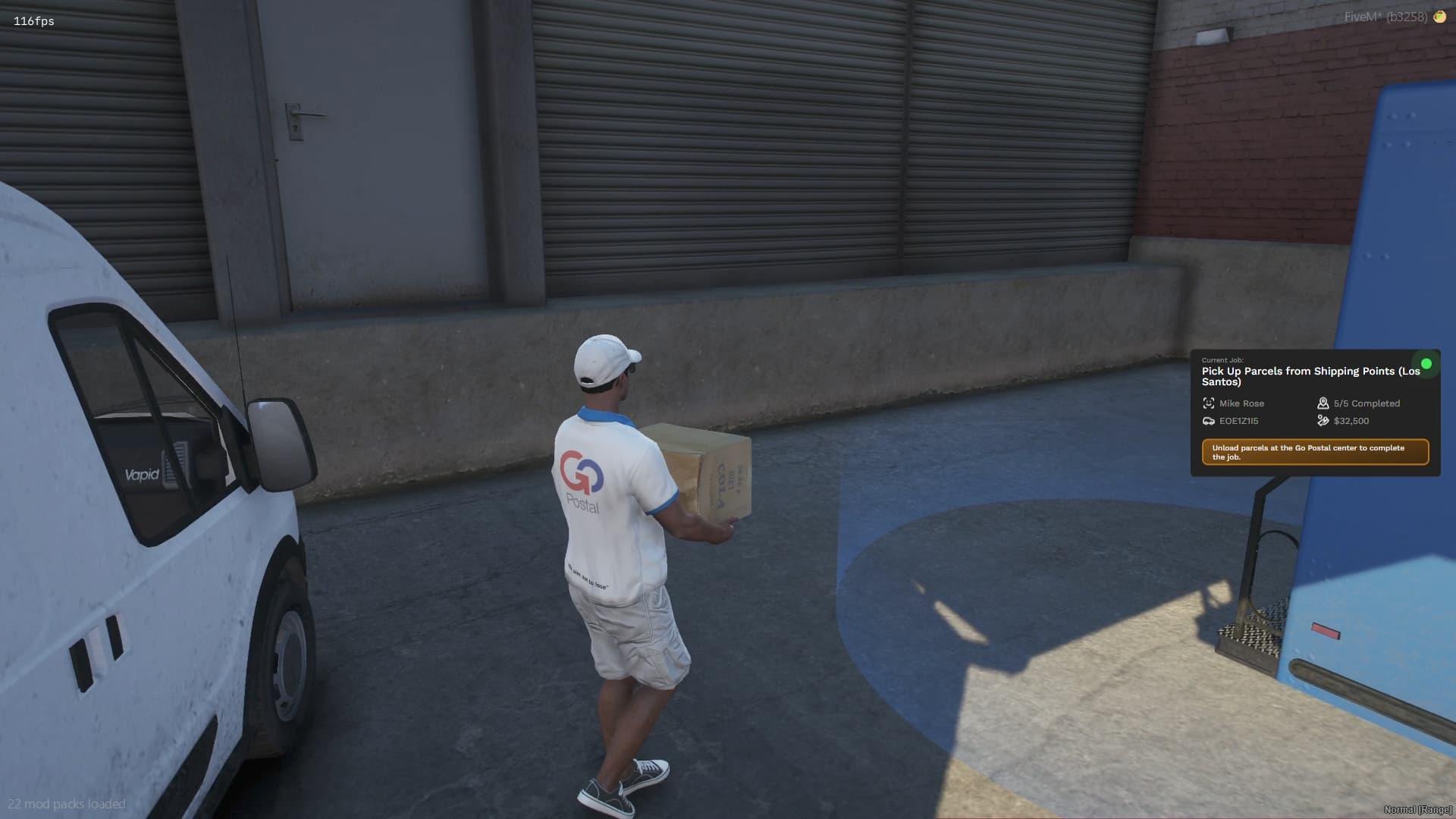The height and width of the screenshot is (819, 1456).
Task: Click the yellow FiveM coin icon top right
Action: pyautogui.click(x=1439, y=16)
